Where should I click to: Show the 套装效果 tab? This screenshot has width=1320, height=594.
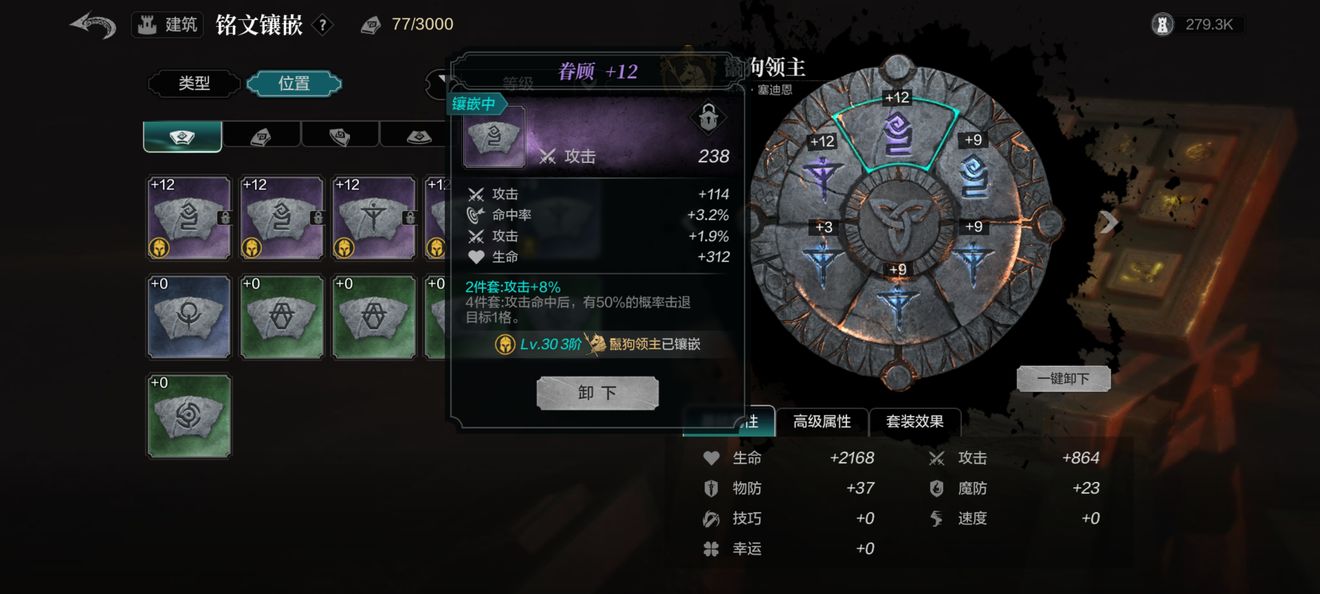click(x=914, y=422)
